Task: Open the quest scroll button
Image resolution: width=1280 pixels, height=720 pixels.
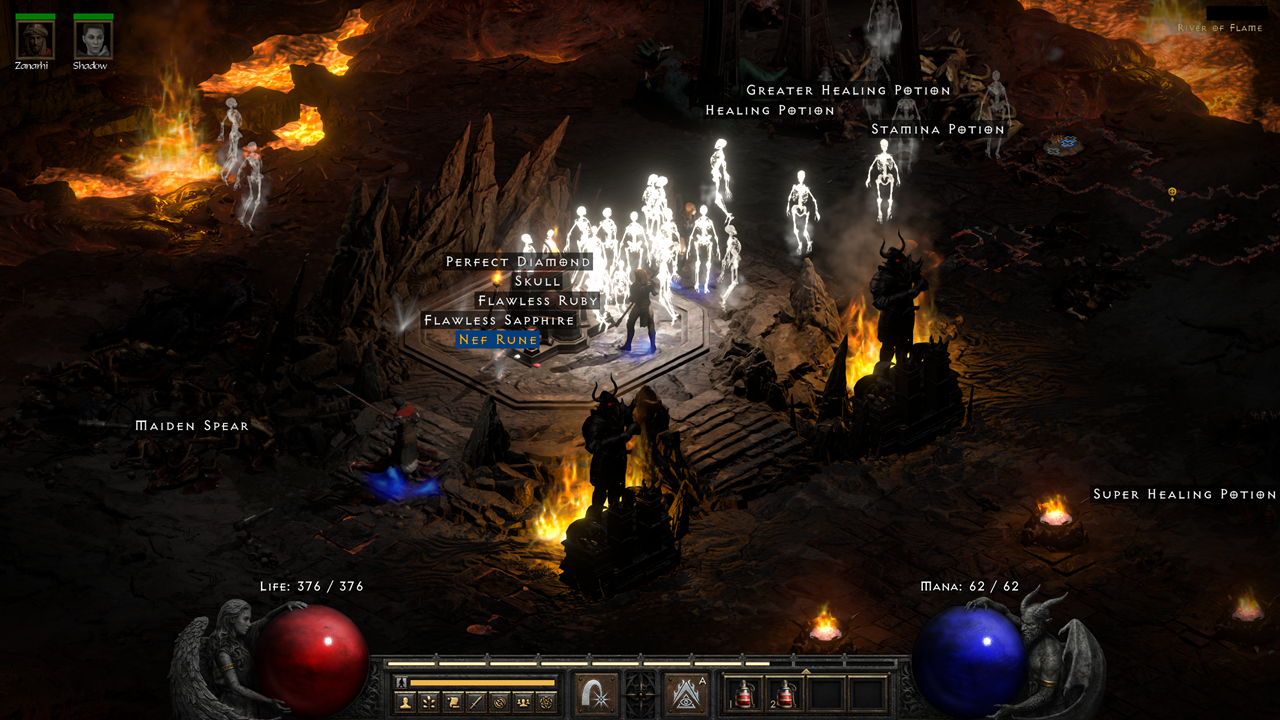Action: point(453,702)
